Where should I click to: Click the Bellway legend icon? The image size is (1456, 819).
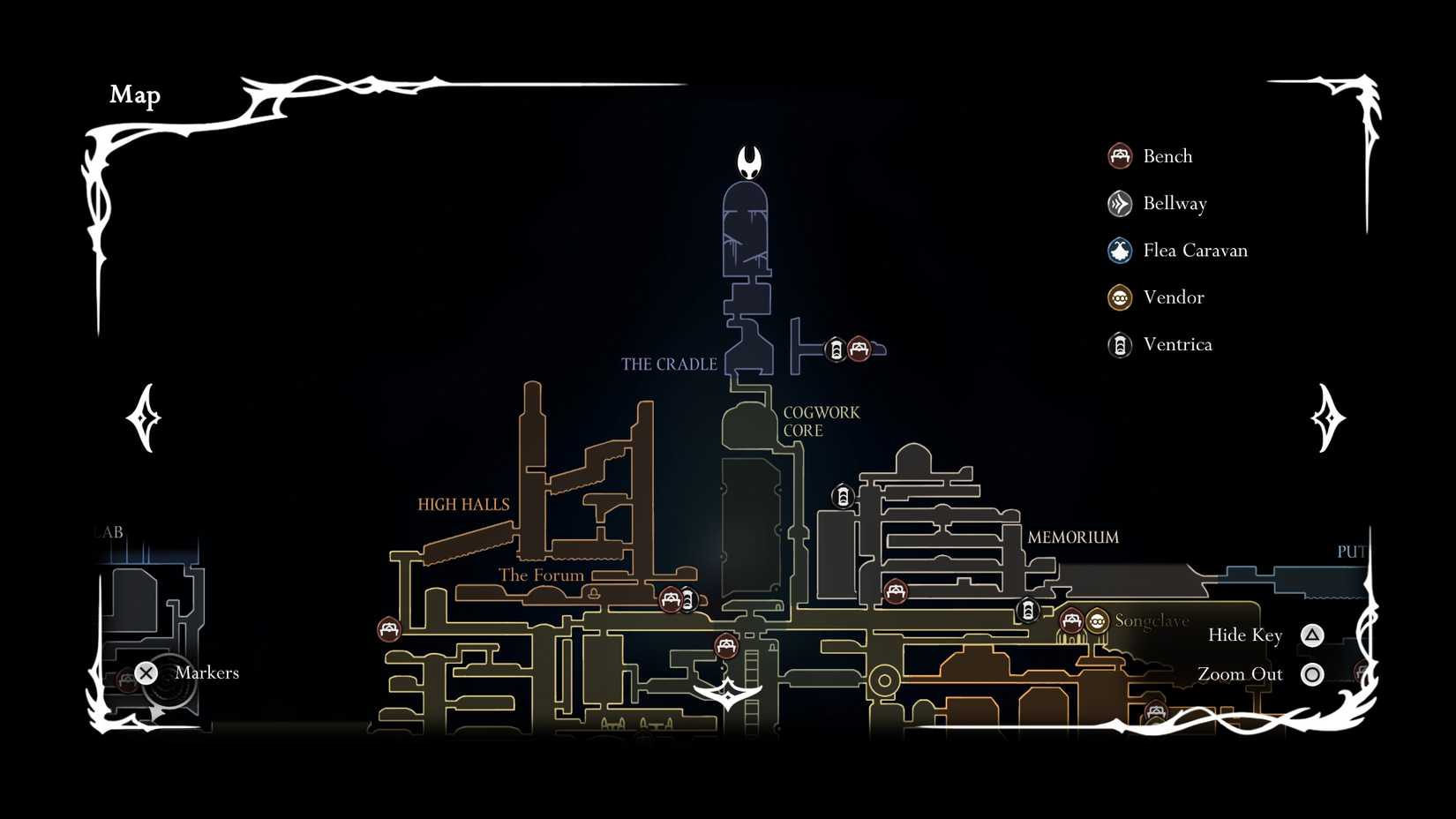click(x=1119, y=203)
